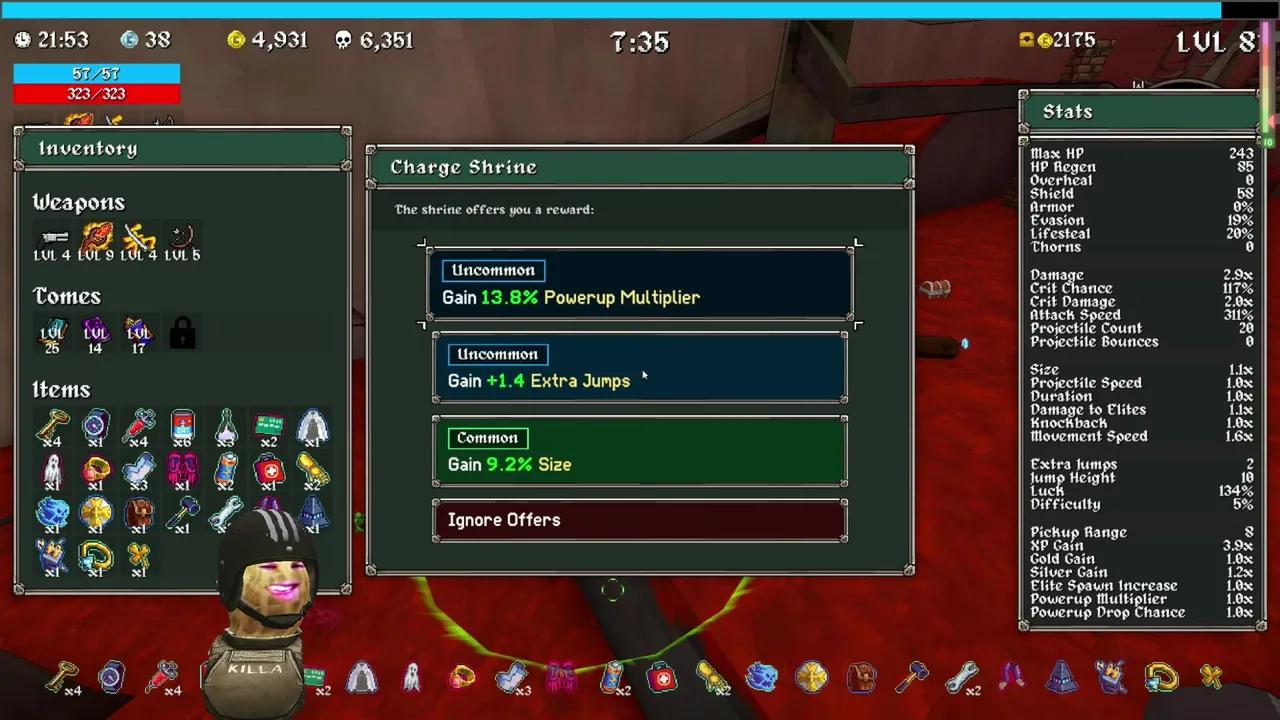1280x720 pixels.
Task: Select the +1.4 Extra Jumps offer
Action: point(640,368)
